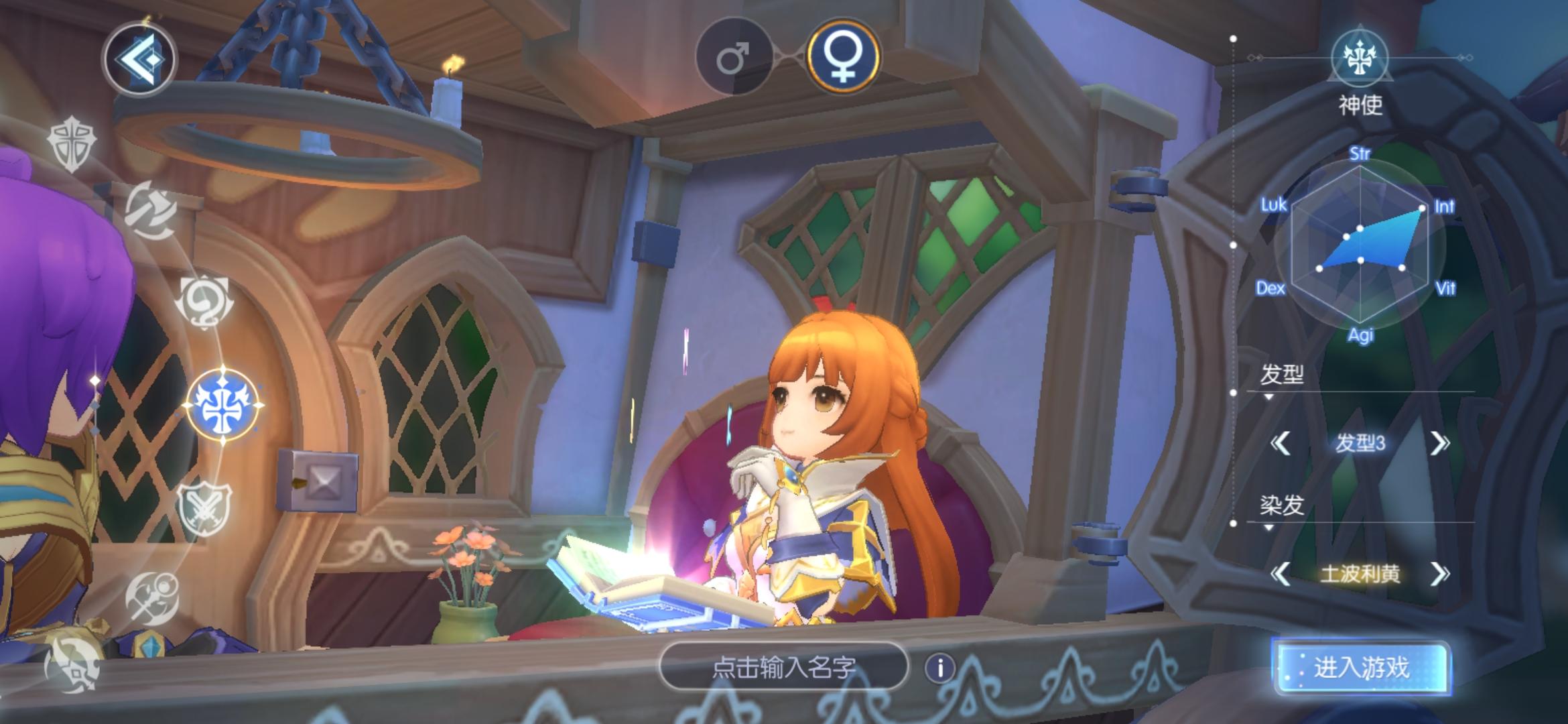Screen dimensions: 1568x724
Task: Click the back arrow at top left
Action: click(x=141, y=59)
